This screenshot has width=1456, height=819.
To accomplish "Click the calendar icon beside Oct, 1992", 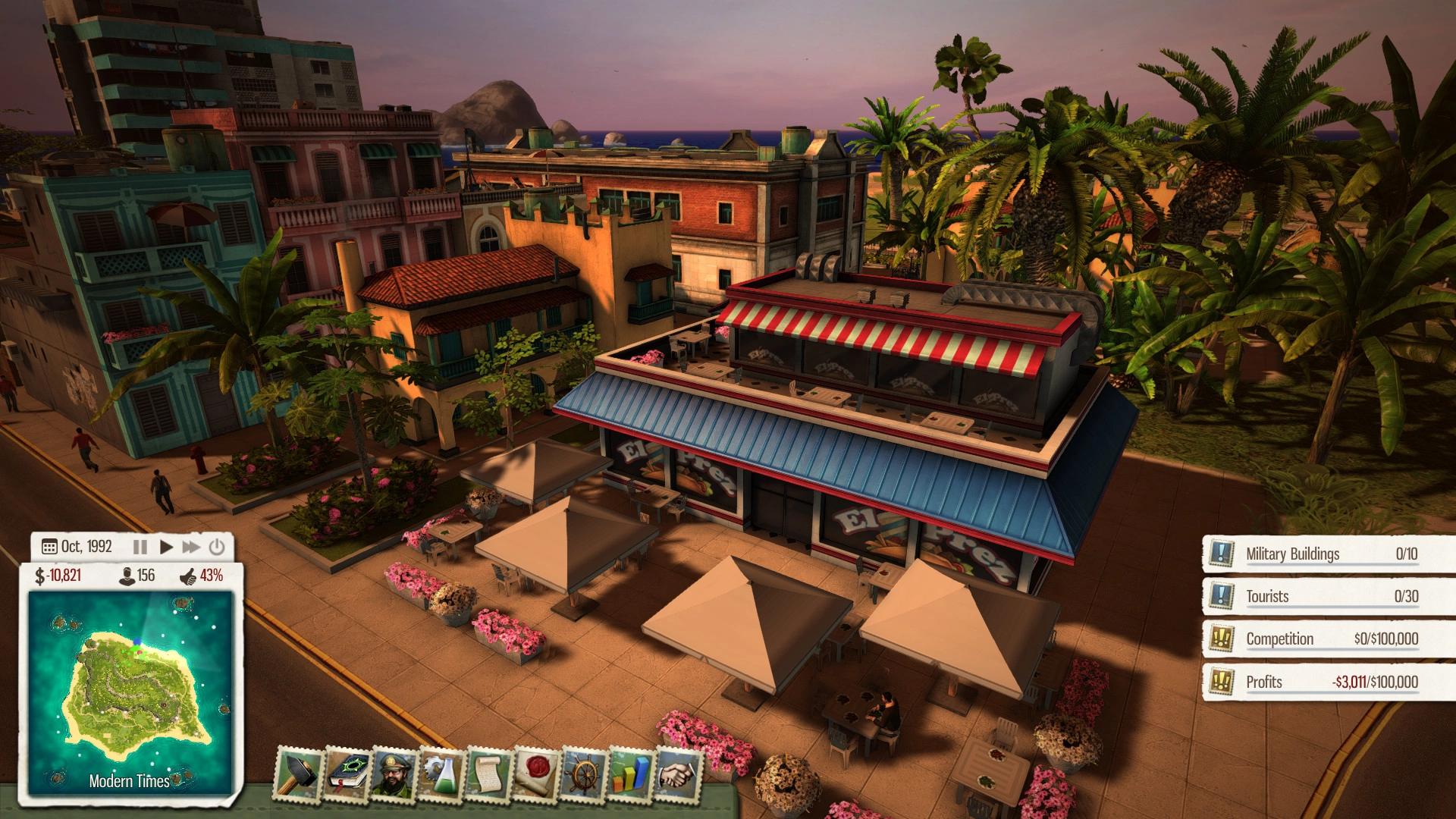I will click(x=50, y=546).
